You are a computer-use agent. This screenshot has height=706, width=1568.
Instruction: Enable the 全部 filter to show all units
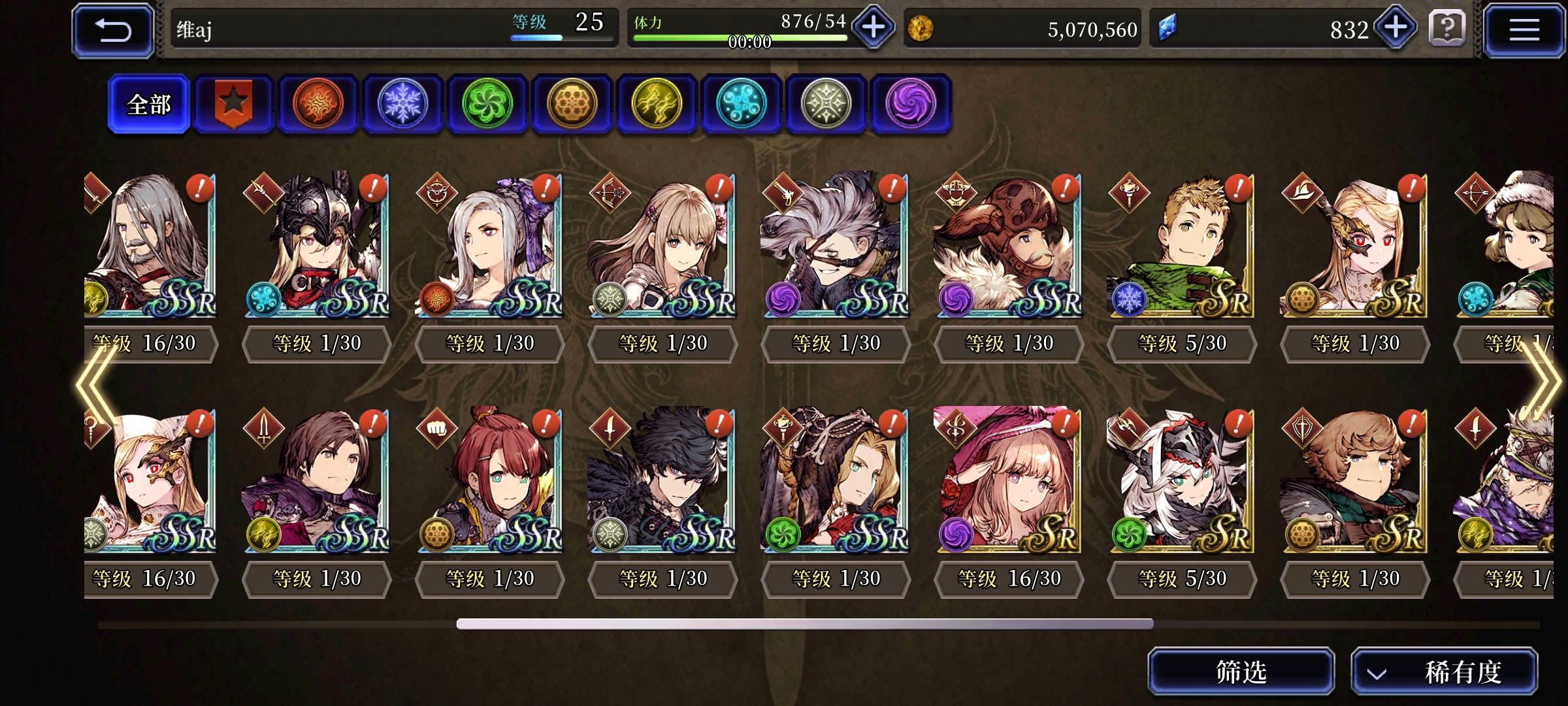point(149,103)
